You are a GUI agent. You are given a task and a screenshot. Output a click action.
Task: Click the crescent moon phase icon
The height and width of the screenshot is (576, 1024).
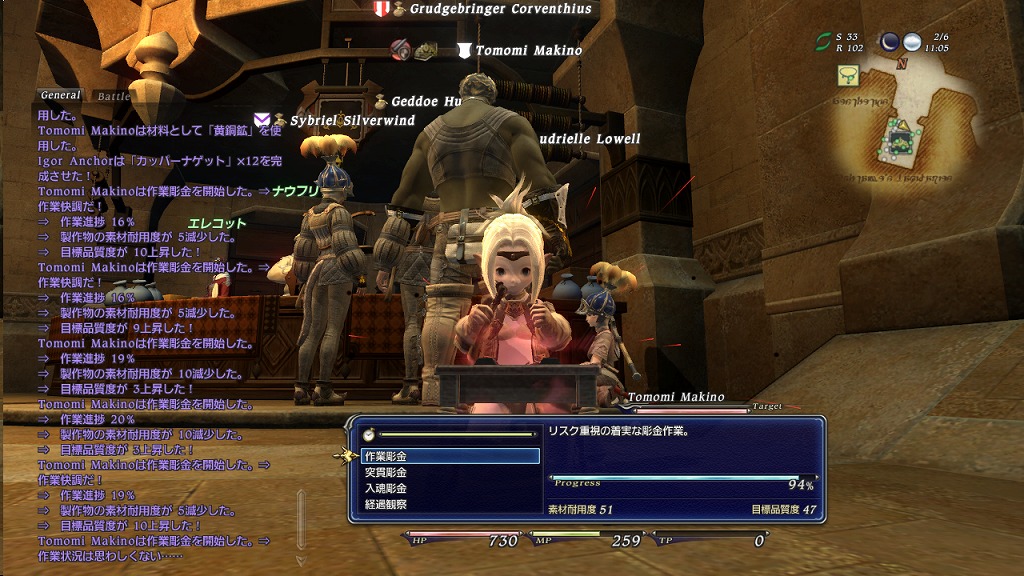point(890,42)
